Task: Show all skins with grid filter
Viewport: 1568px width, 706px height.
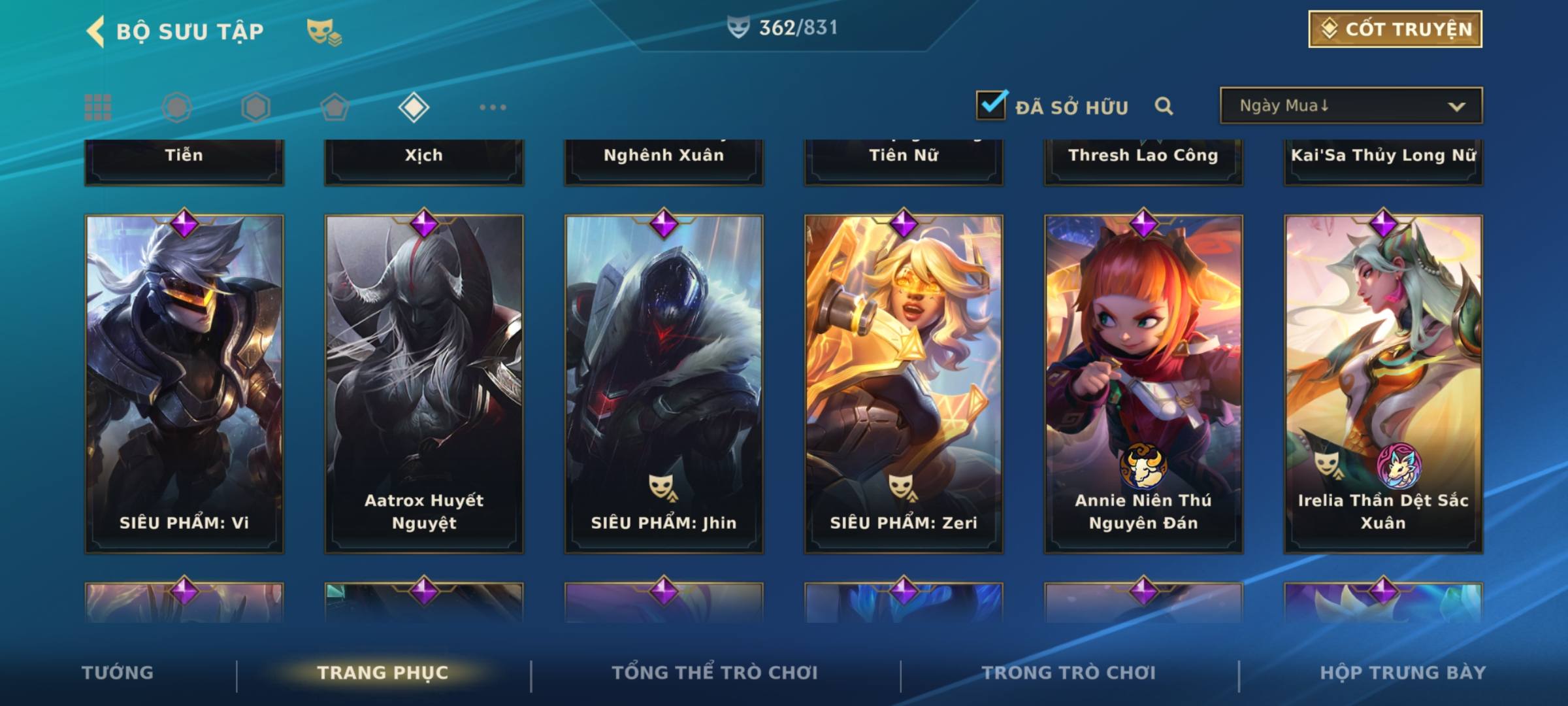Action: (x=98, y=107)
